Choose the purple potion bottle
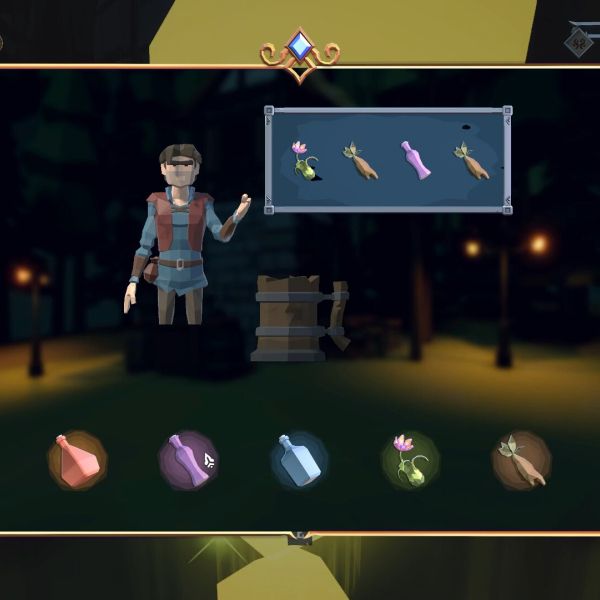Image resolution: width=600 pixels, height=600 pixels. click(x=188, y=460)
